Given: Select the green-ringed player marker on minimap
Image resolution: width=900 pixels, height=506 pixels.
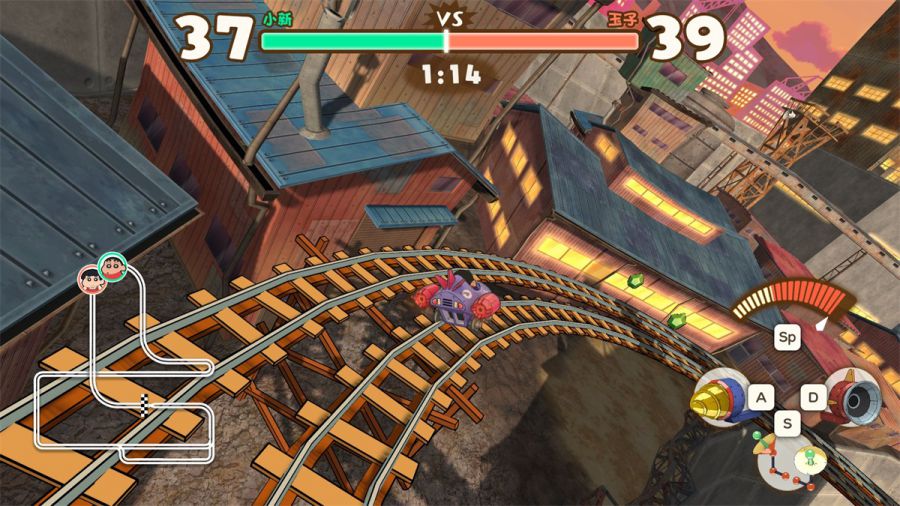Looking at the screenshot, I should 112,266.
